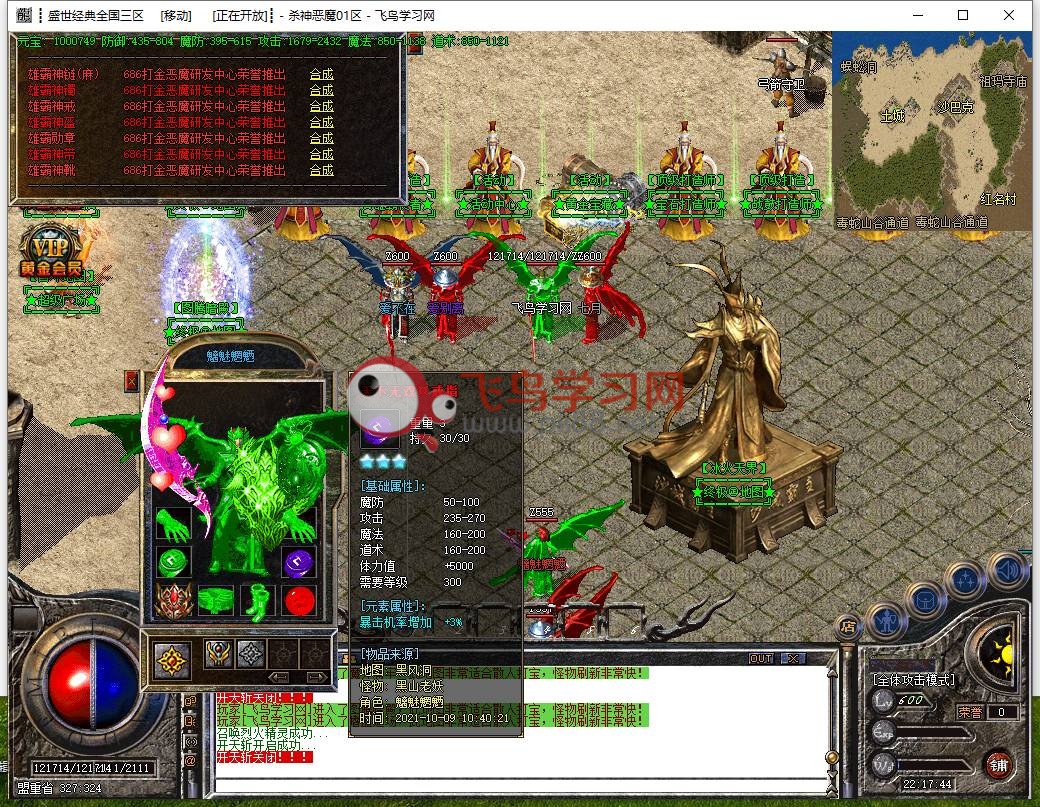1040x807 pixels.
Task: Select the purple ring equipment slot
Action: click(298, 563)
